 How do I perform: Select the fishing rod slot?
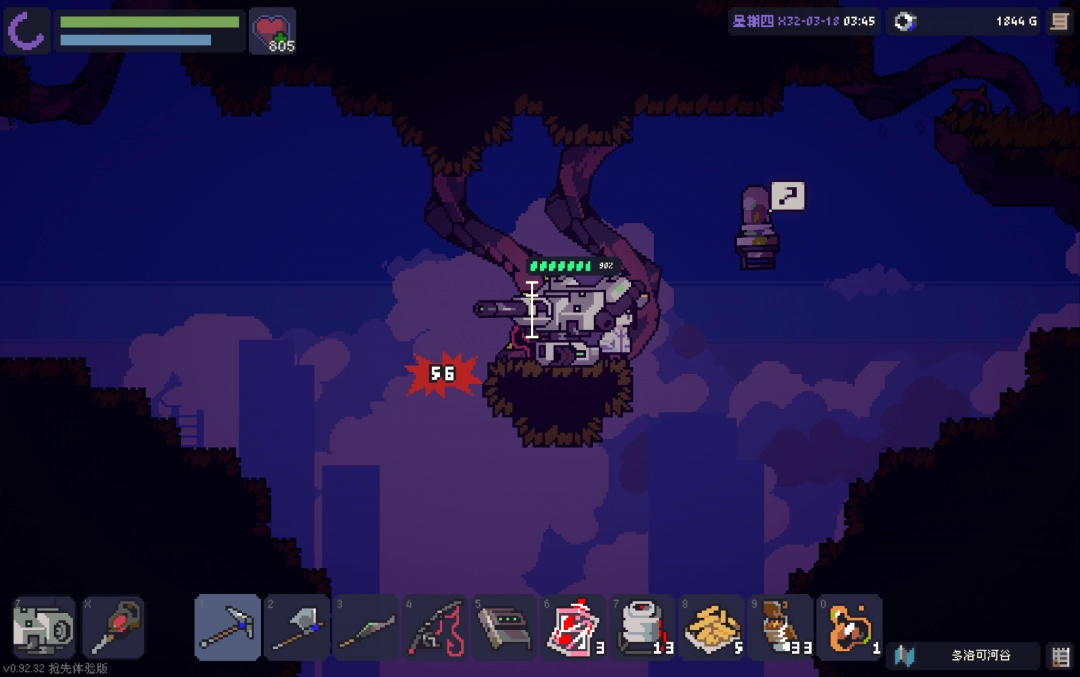click(x=435, y=627)
